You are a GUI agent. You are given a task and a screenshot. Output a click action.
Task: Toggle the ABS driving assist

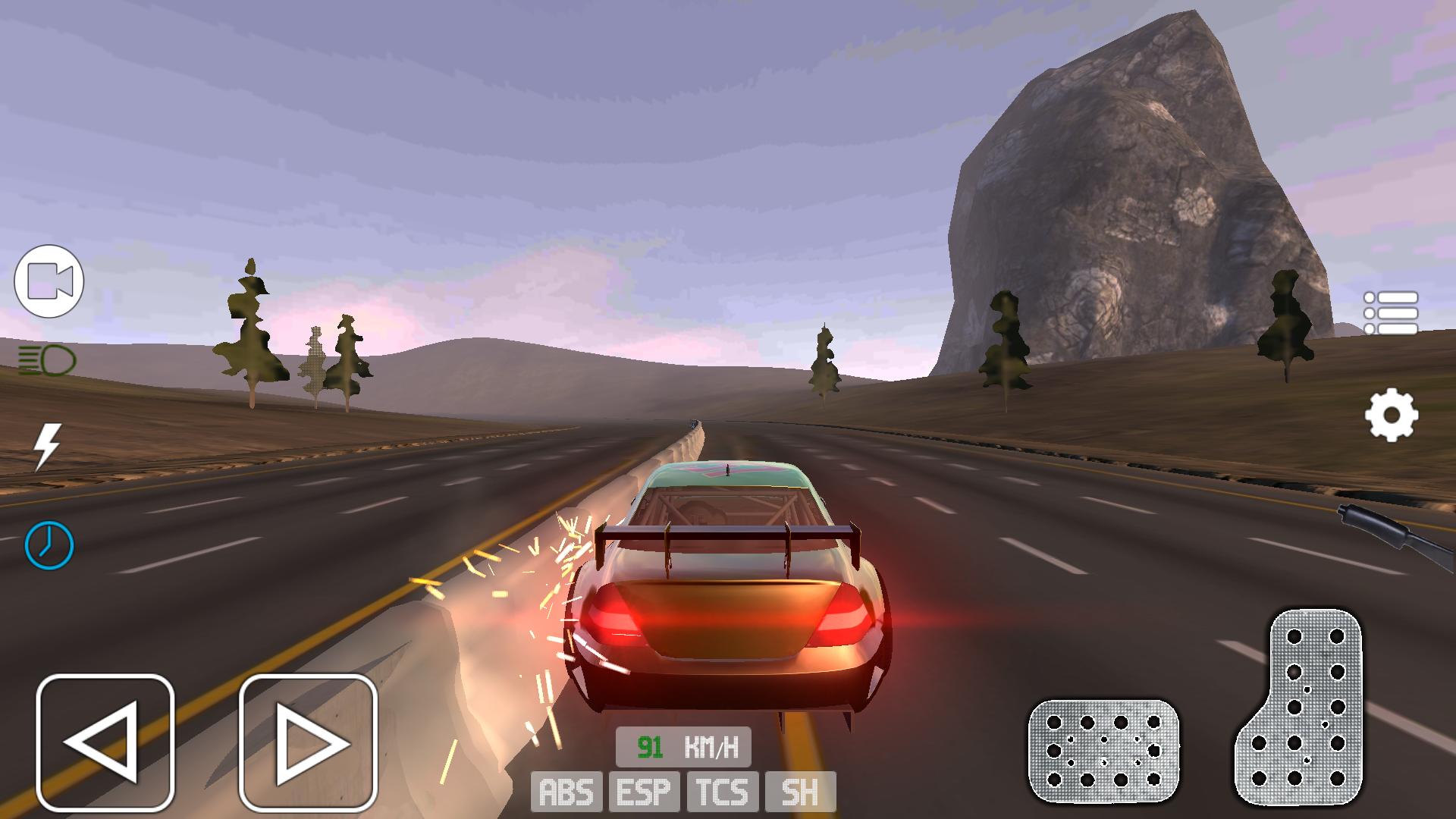click(566, 792)
